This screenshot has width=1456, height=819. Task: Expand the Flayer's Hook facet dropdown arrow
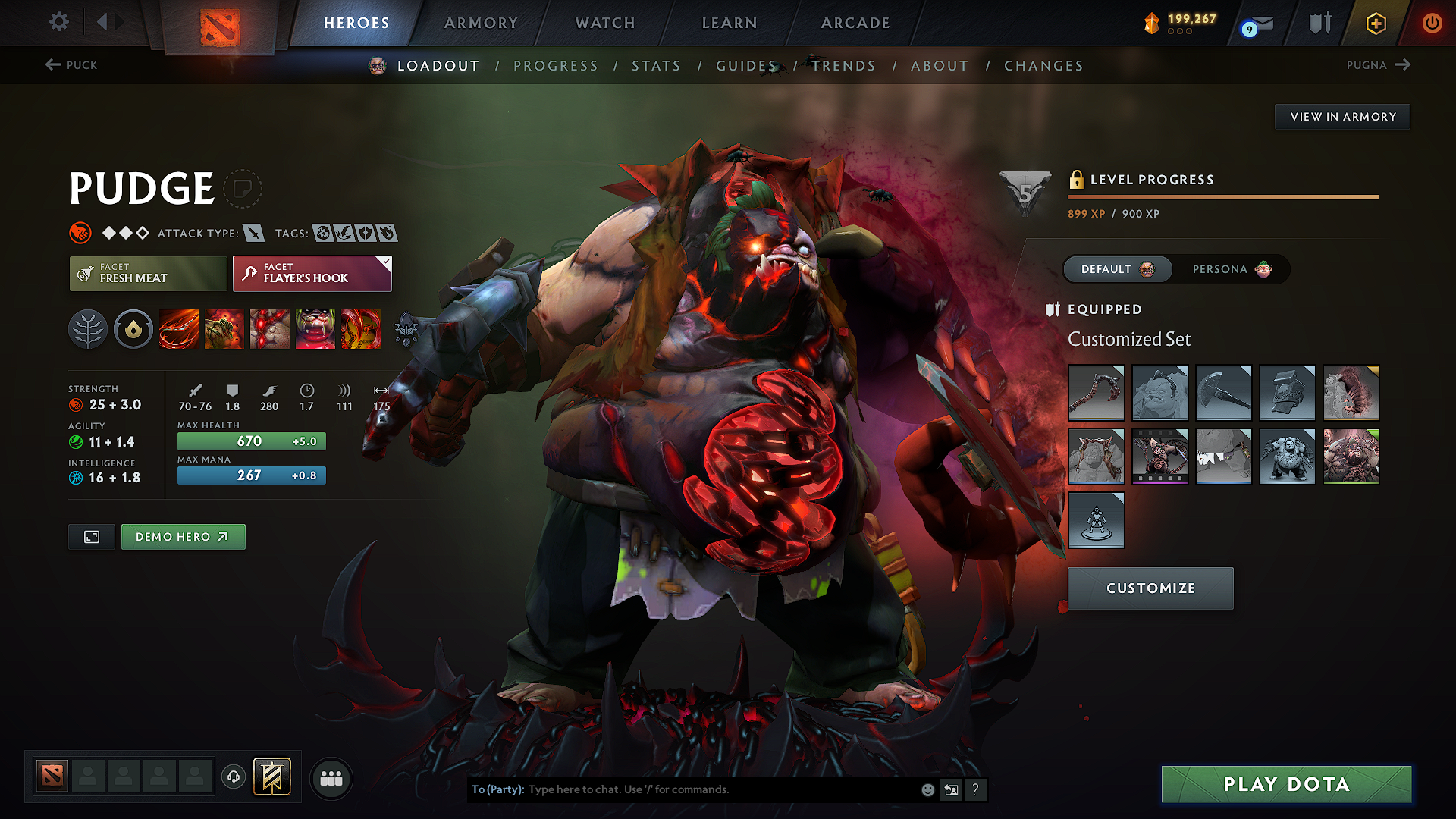tap(387, 262)
